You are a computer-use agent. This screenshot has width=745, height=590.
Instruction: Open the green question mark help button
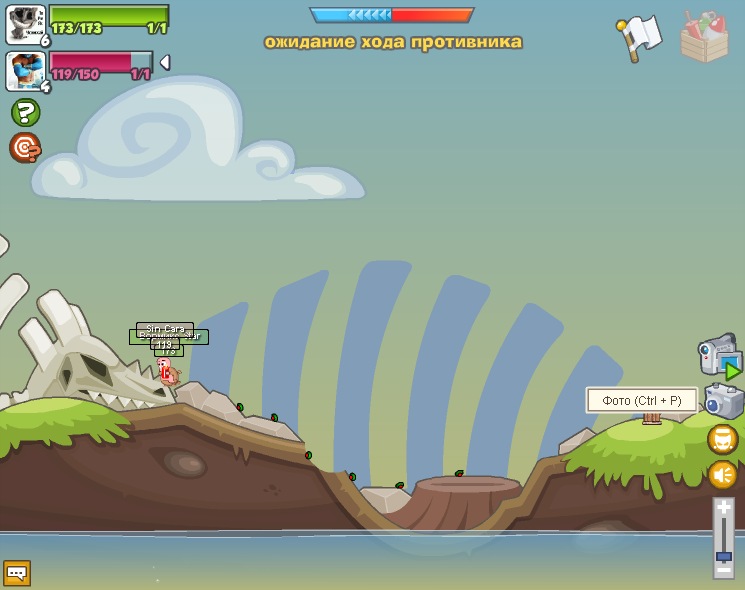[x=25, y=112]
